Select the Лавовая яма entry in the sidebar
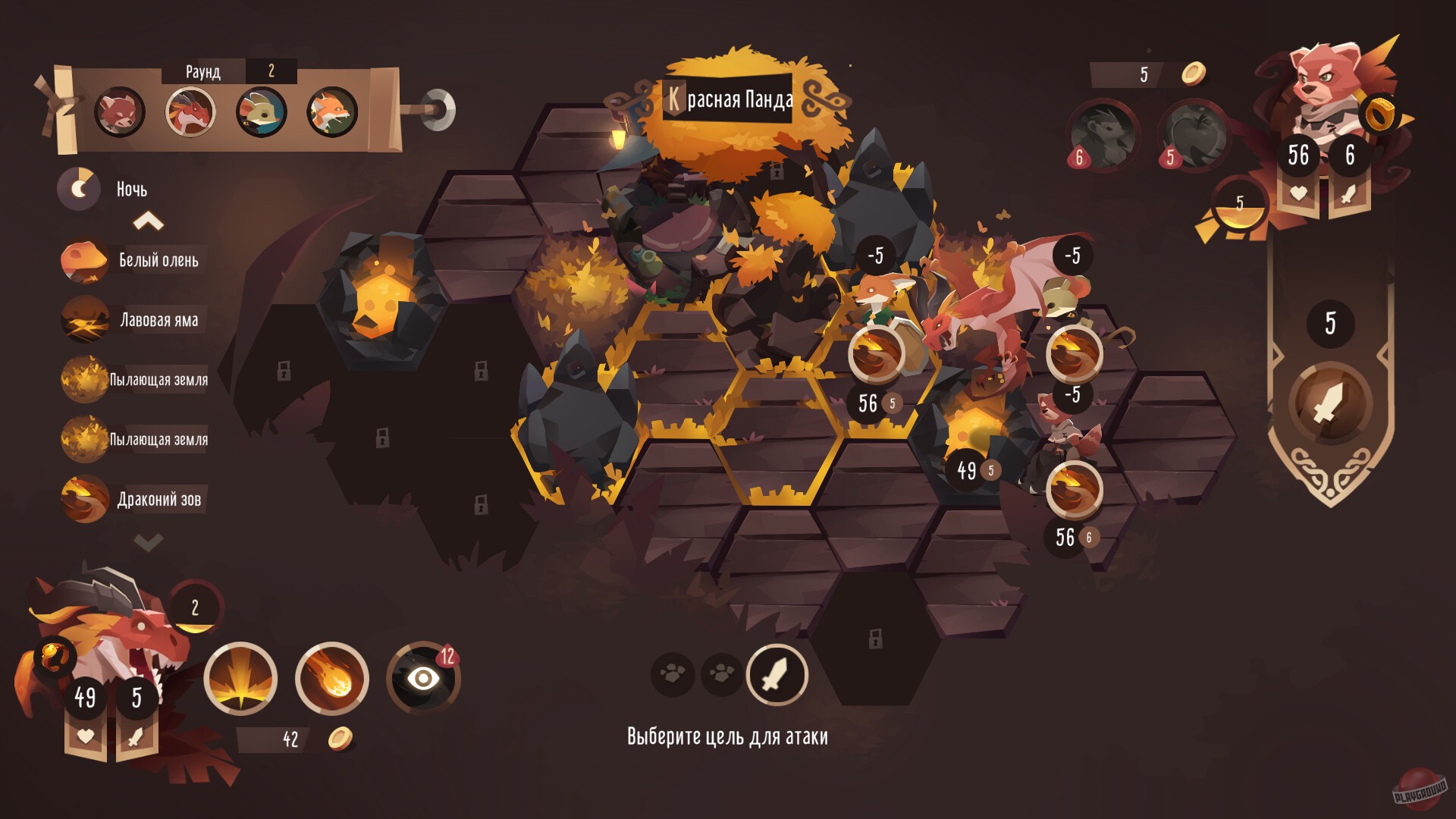This screenshot has height=819, width=1456. click(x=159, y=320)
